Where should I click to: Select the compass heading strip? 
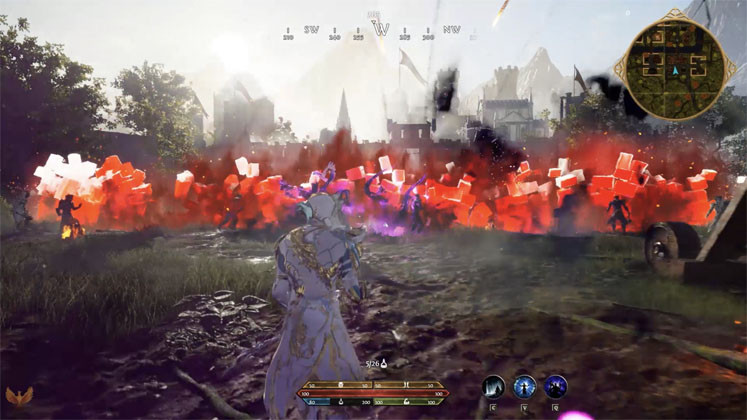[380, 30]
